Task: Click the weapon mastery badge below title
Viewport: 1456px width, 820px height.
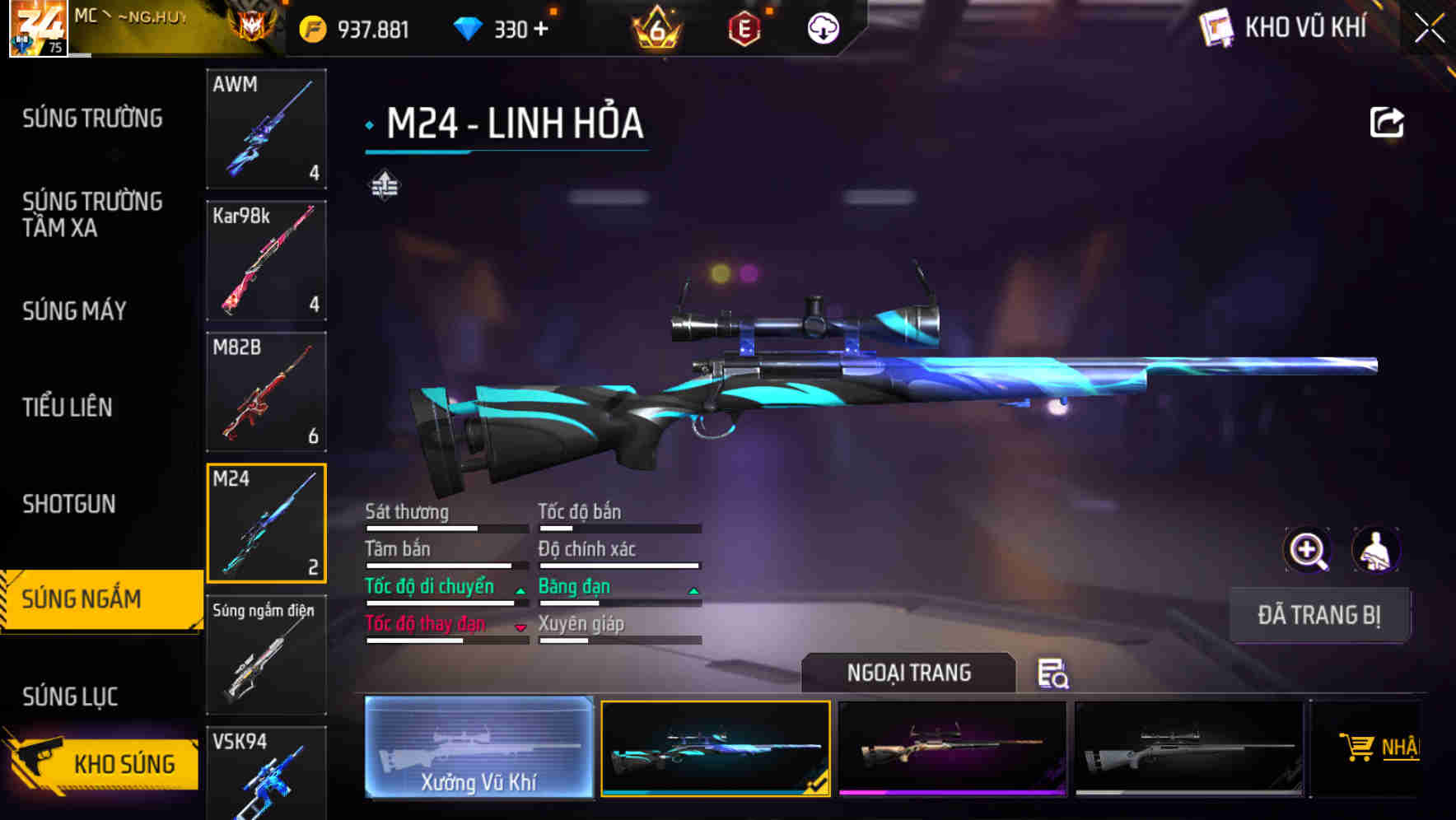Action: [384, 186]
